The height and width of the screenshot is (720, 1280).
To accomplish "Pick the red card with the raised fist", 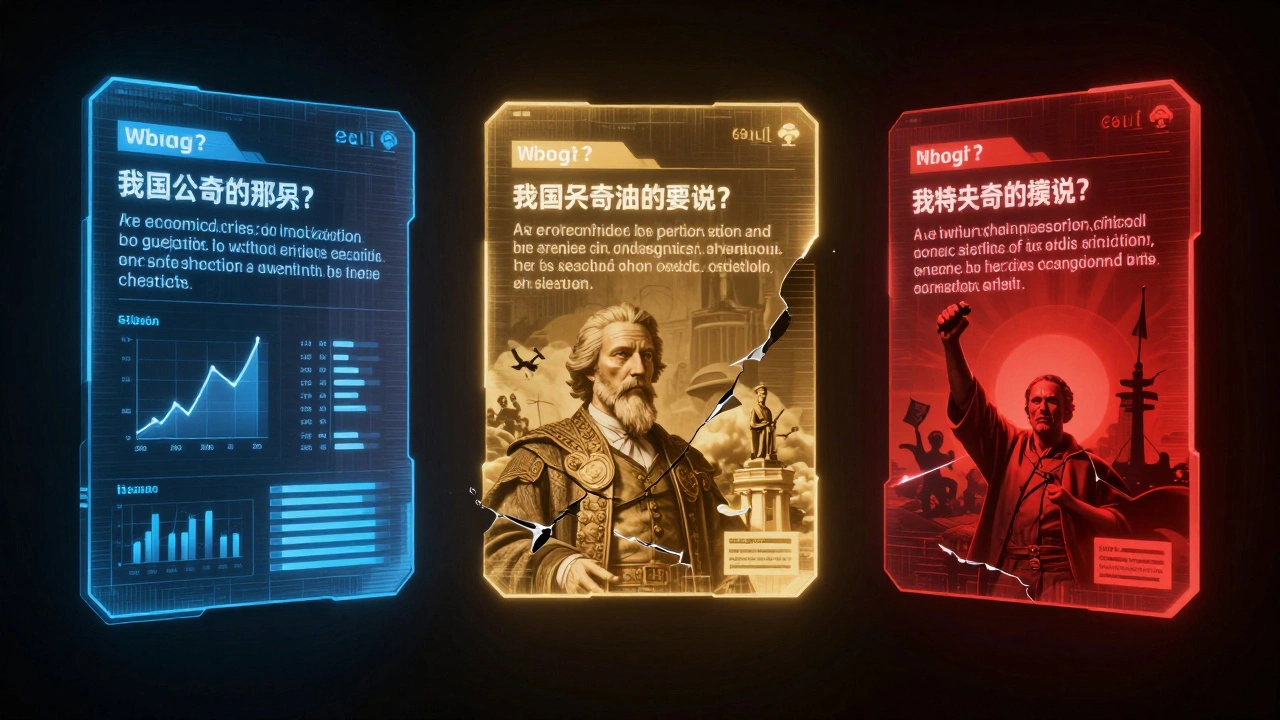I will pyautogui.click(x=1040, y=350).
